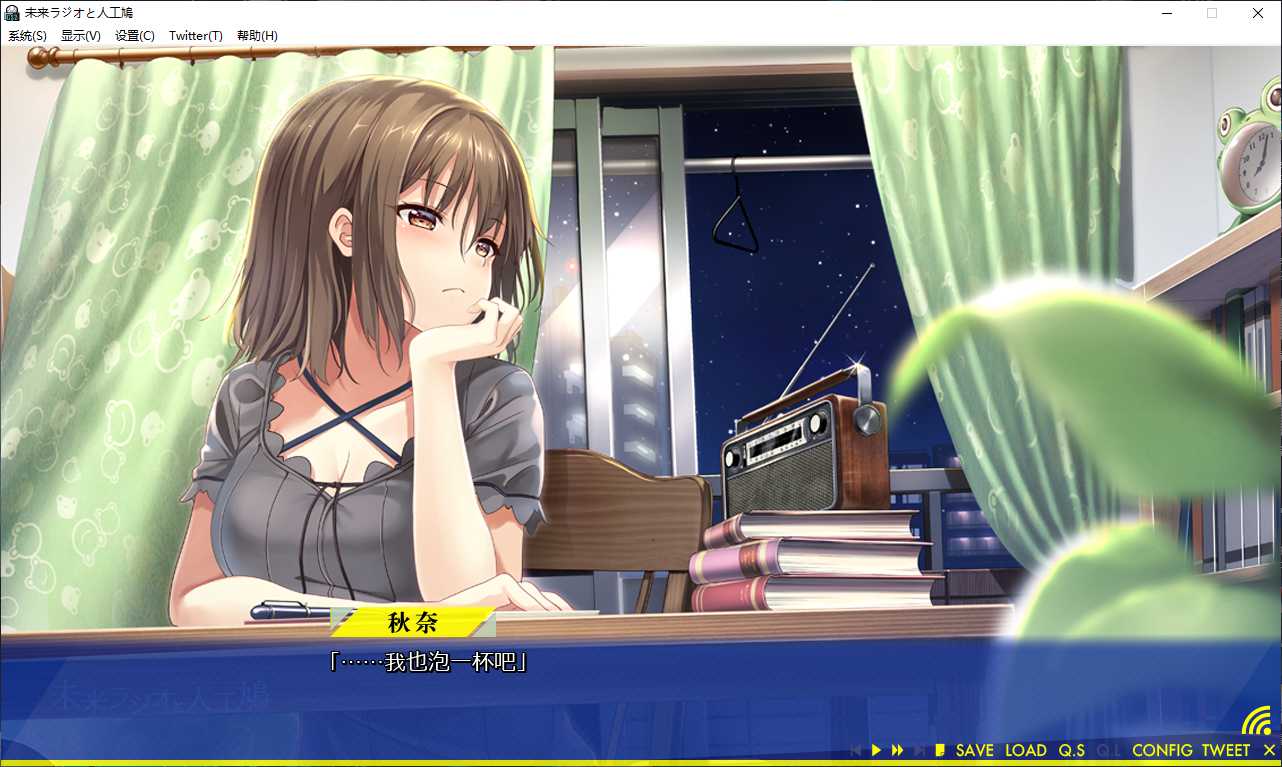Open the Twitter(T) menu
This screenshot has height=767, width=1282.
tap(195, 36)
